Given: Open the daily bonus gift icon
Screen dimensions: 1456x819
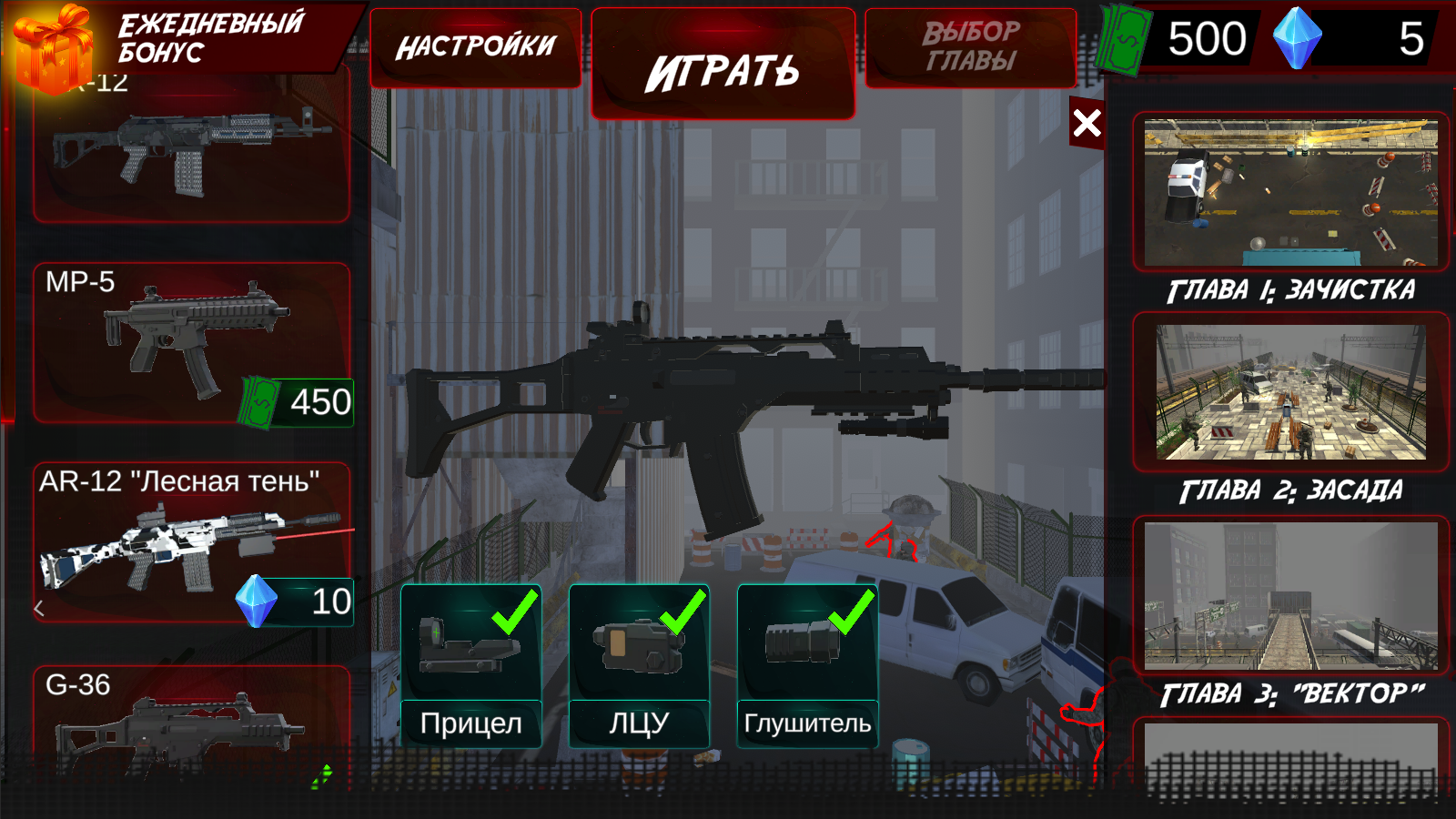Looking at the screenshot, I should pos(53,50).
